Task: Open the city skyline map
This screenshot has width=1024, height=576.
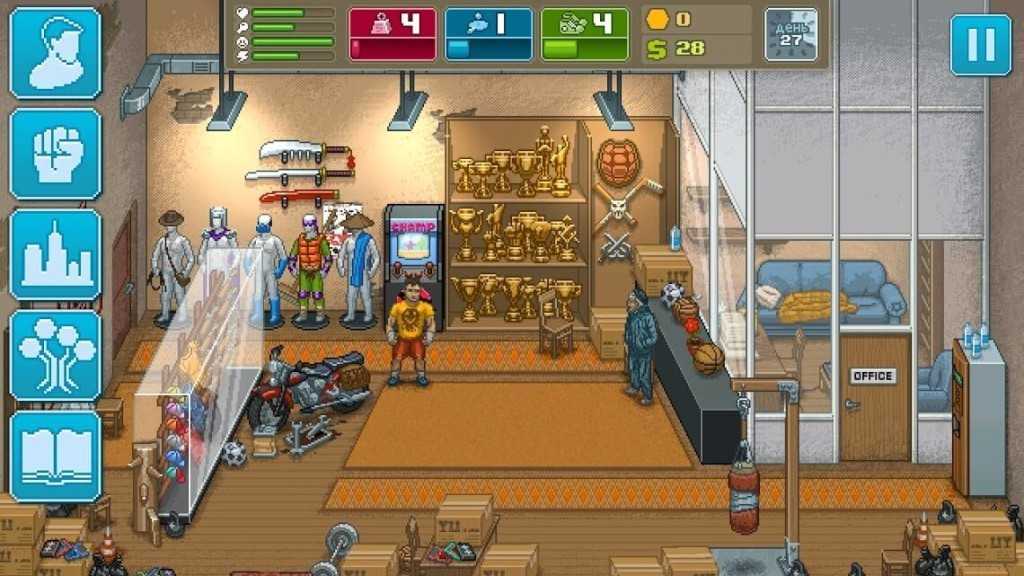Action: point(55,255)
